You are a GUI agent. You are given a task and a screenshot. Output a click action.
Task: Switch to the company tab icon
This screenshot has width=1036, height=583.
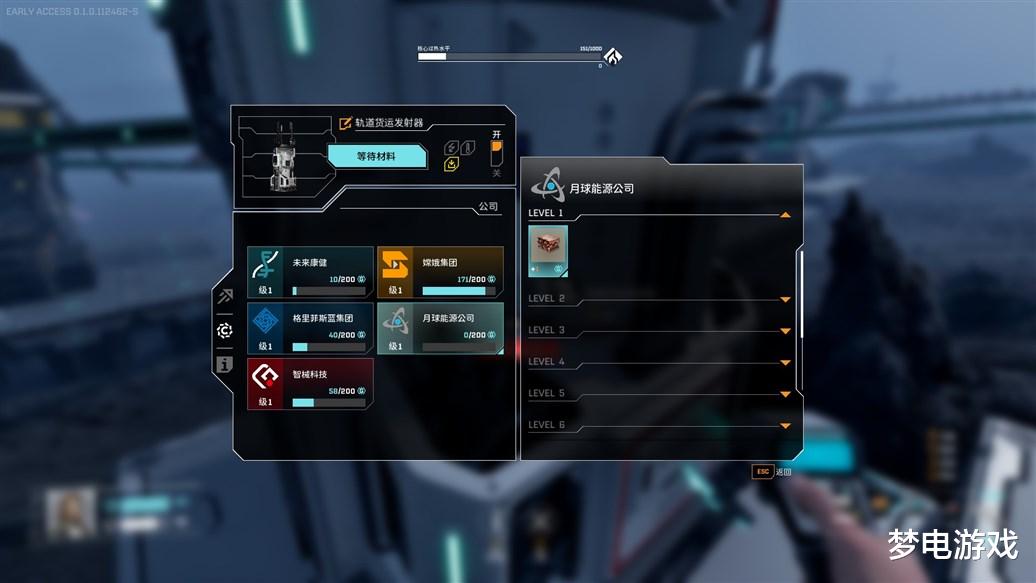click(x=224, y=330)
